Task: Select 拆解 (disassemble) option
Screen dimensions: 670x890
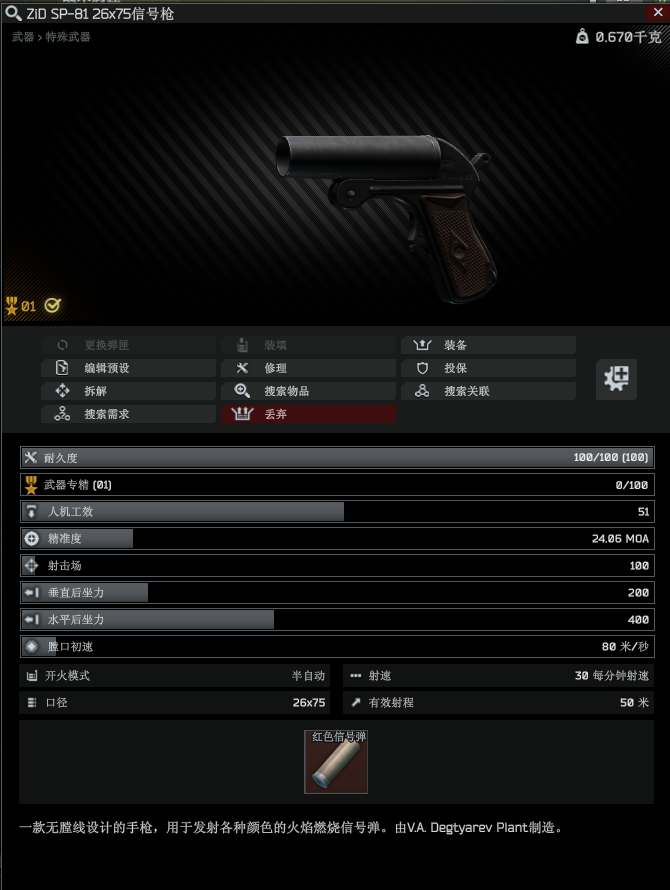Action: tap(128, 391)
